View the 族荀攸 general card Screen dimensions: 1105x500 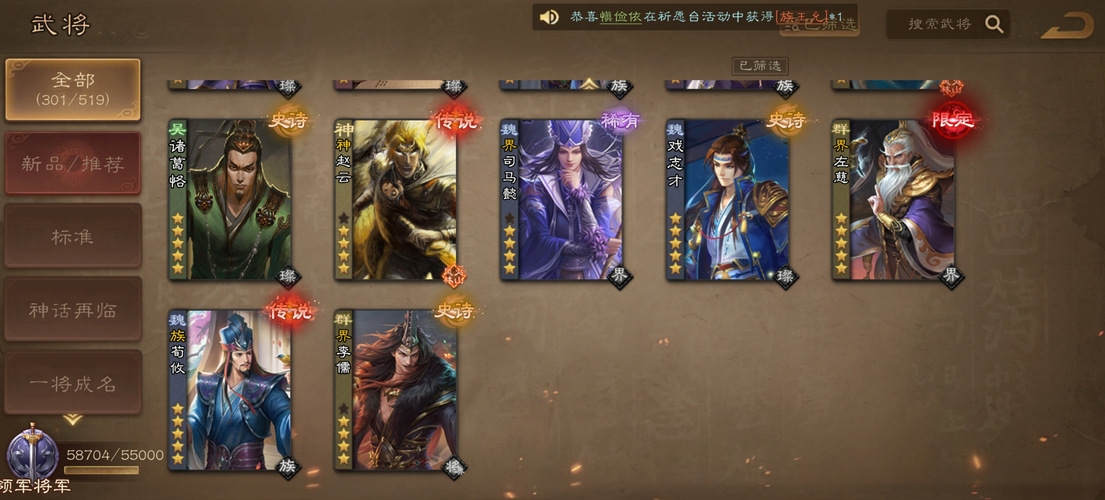point(231,390)
